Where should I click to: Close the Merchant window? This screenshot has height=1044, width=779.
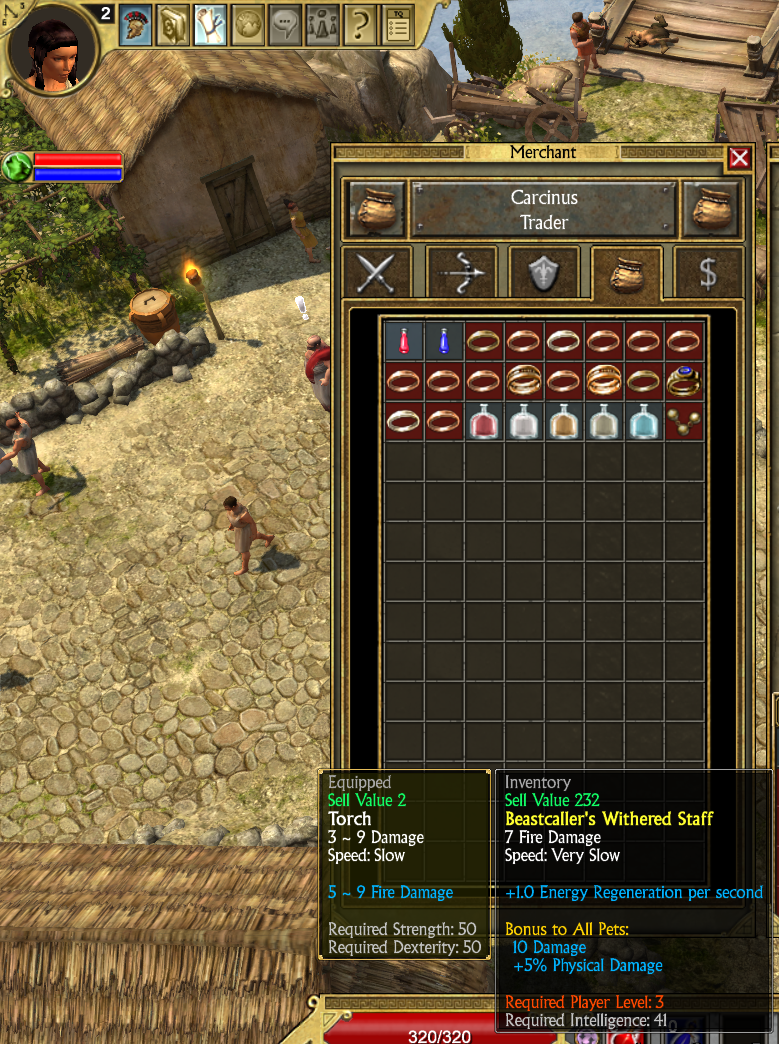[739, 158]
